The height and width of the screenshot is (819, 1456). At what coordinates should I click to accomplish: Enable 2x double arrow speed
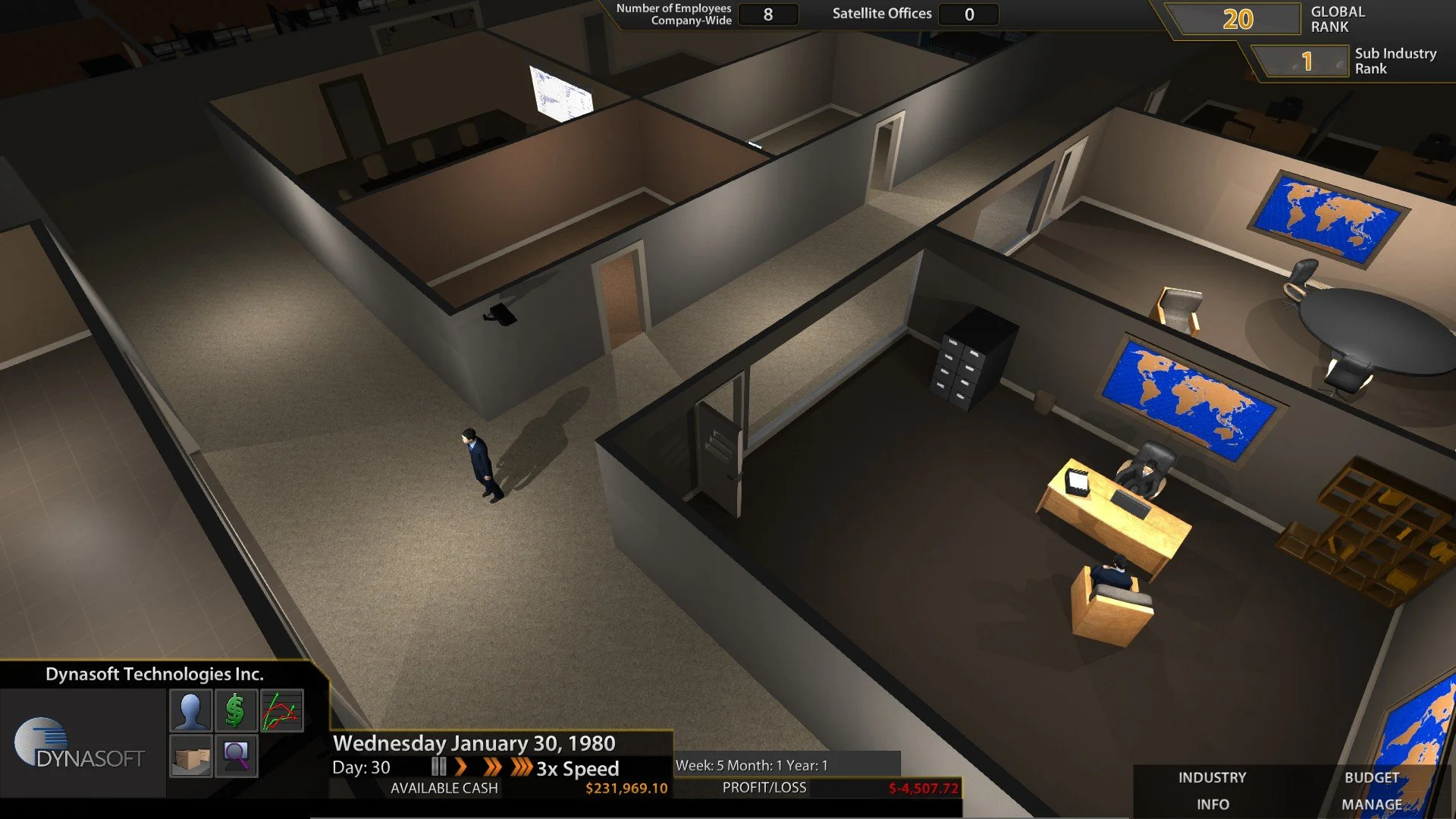pos(494,767)
